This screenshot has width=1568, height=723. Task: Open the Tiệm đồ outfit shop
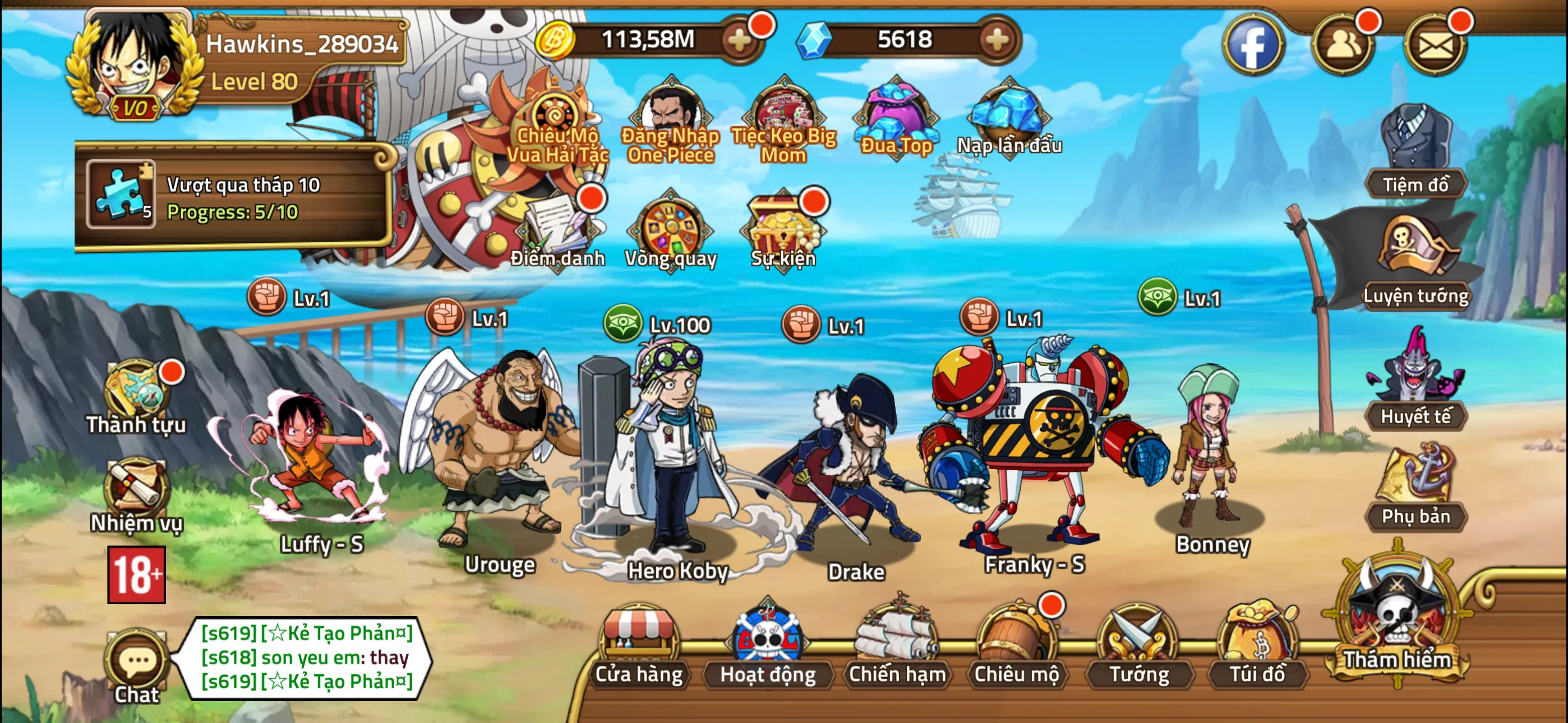click(1415, 152)
